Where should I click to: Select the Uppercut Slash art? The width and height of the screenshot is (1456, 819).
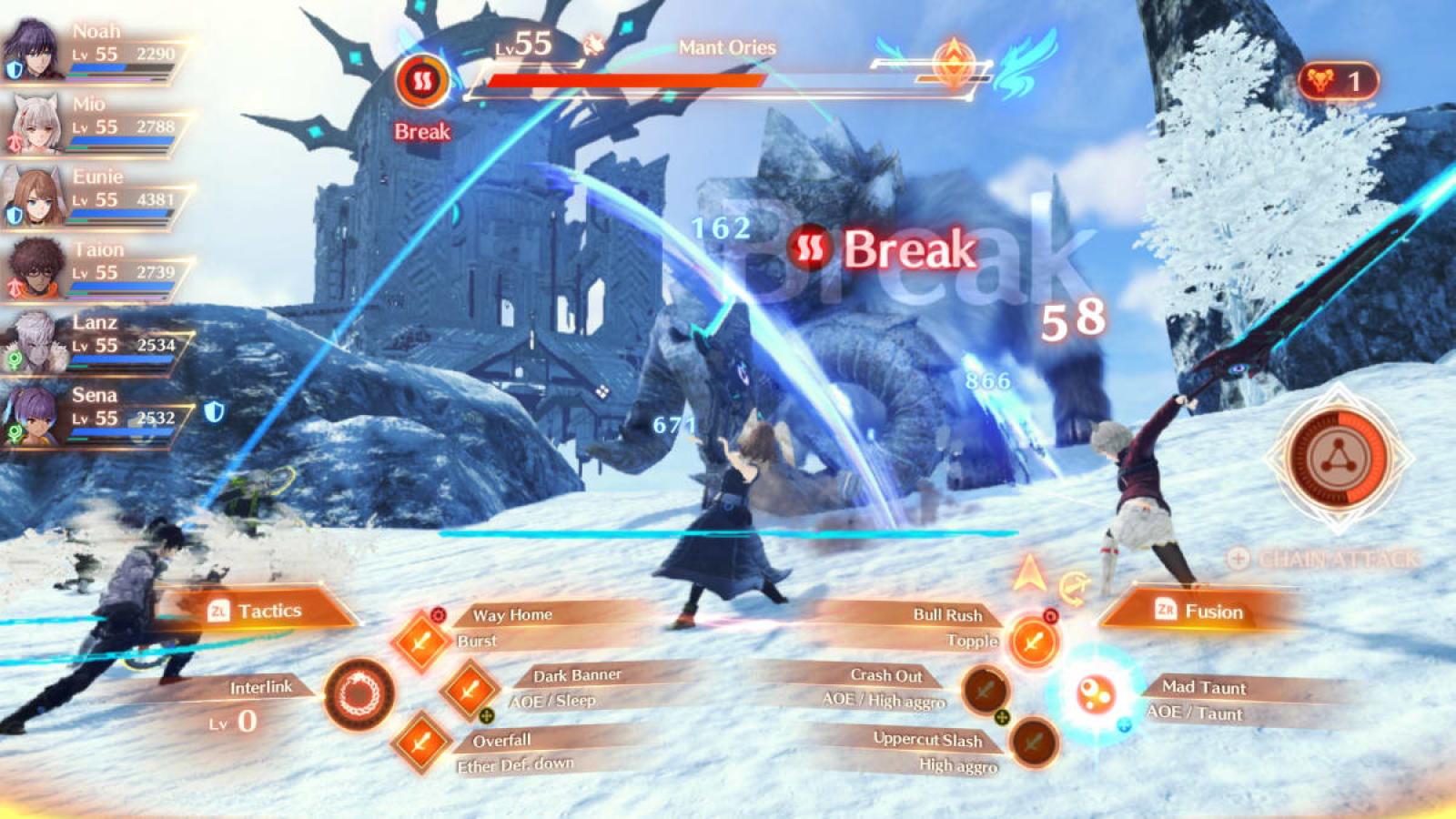(x=1033, y=742)
